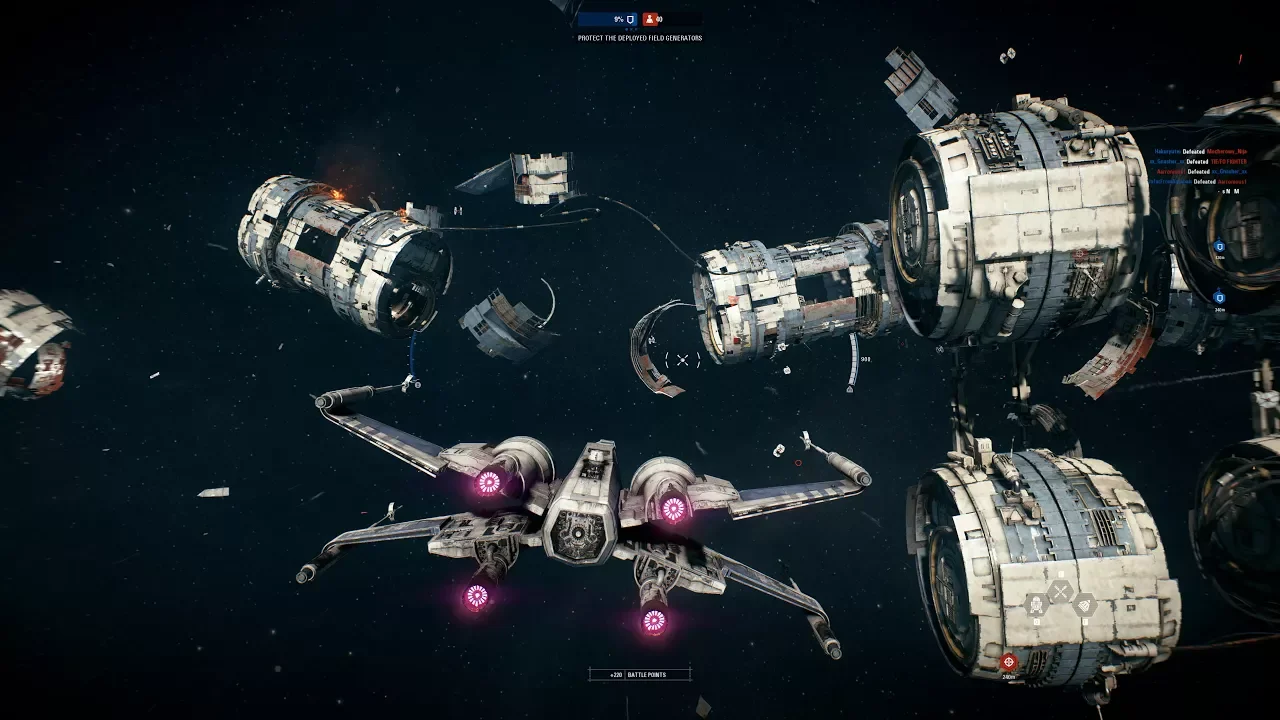Activate the astromech droid repair ability
The height and width of the screenshot is (720, 1280).
click(1036, 604)
